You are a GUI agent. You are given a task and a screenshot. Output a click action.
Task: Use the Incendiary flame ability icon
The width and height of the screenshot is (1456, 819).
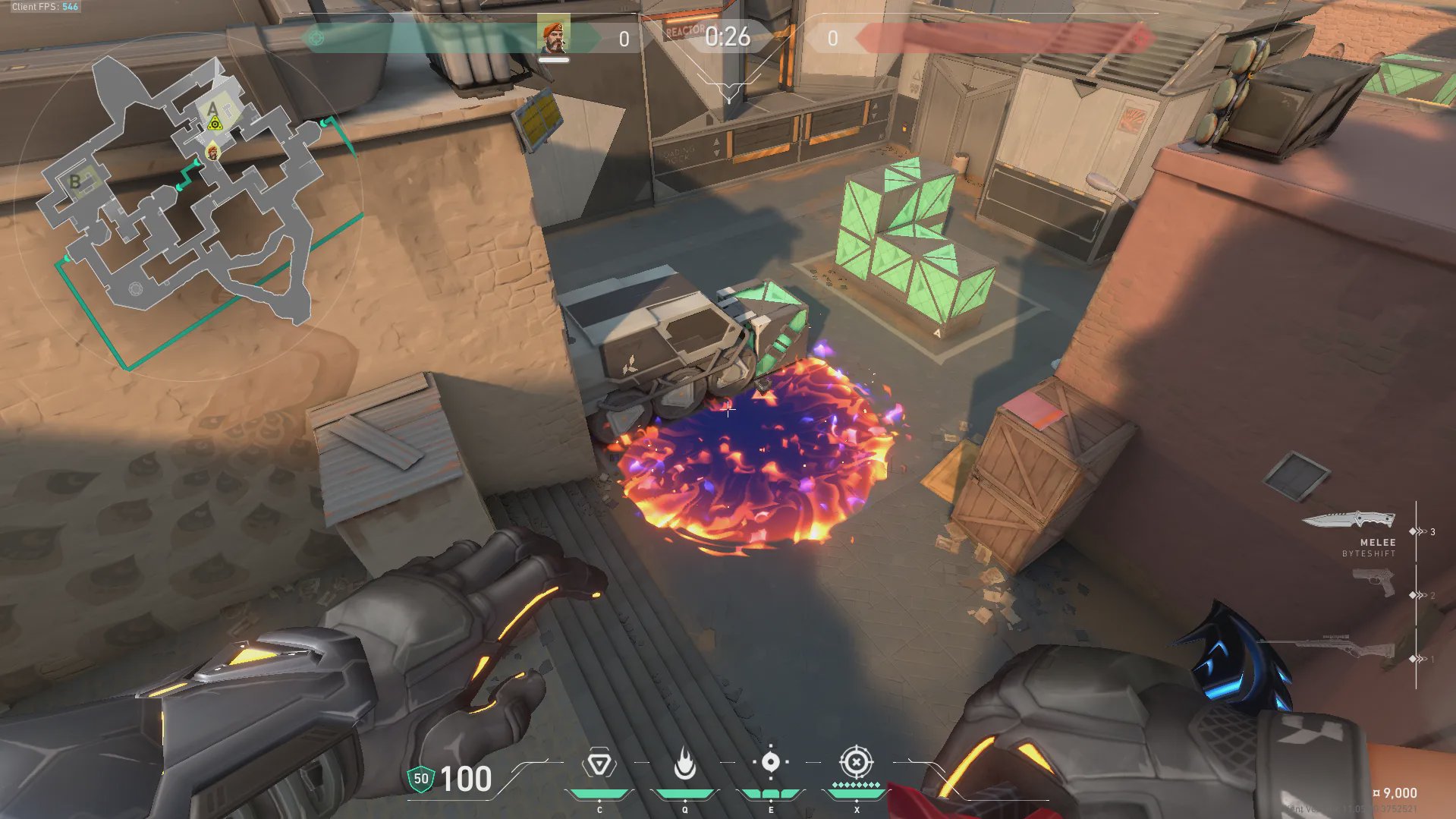pos(684,764)
